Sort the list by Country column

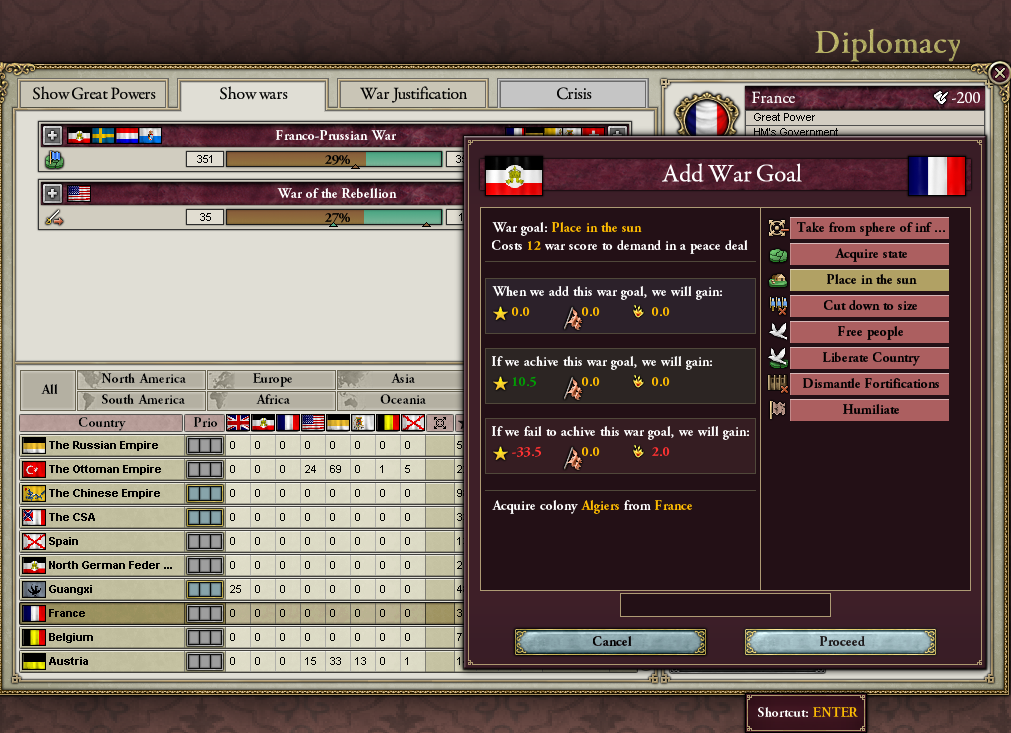click(101, 423)
